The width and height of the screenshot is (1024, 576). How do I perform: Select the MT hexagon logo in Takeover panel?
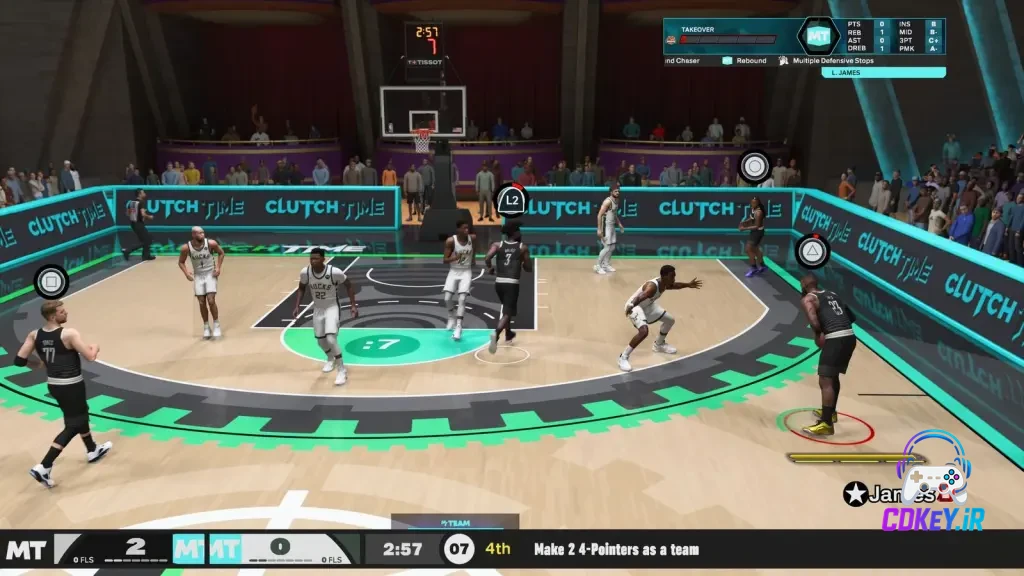tap(819, 35)
